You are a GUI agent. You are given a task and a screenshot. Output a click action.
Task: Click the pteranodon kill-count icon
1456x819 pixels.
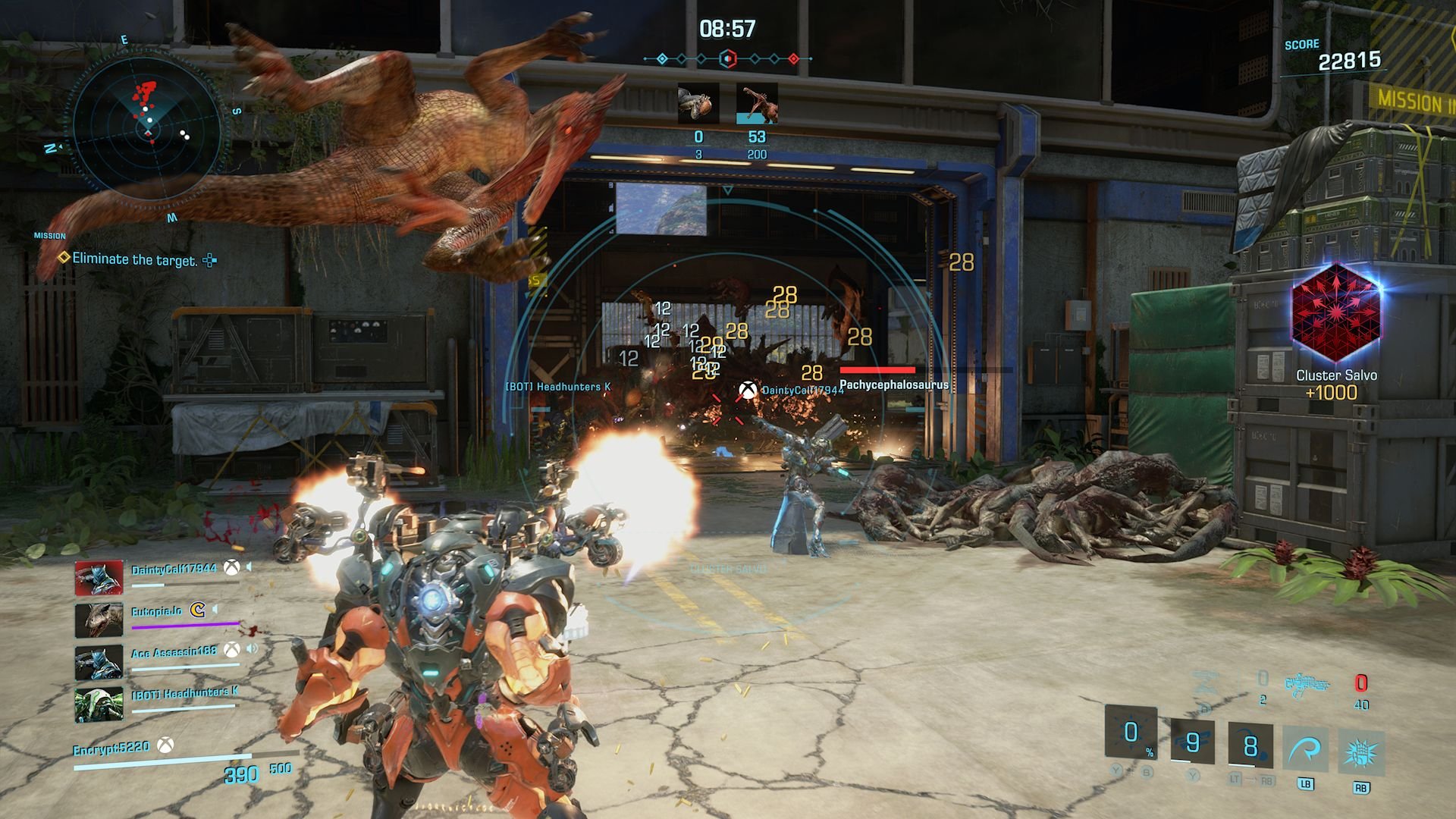click(x=757, y=104)
